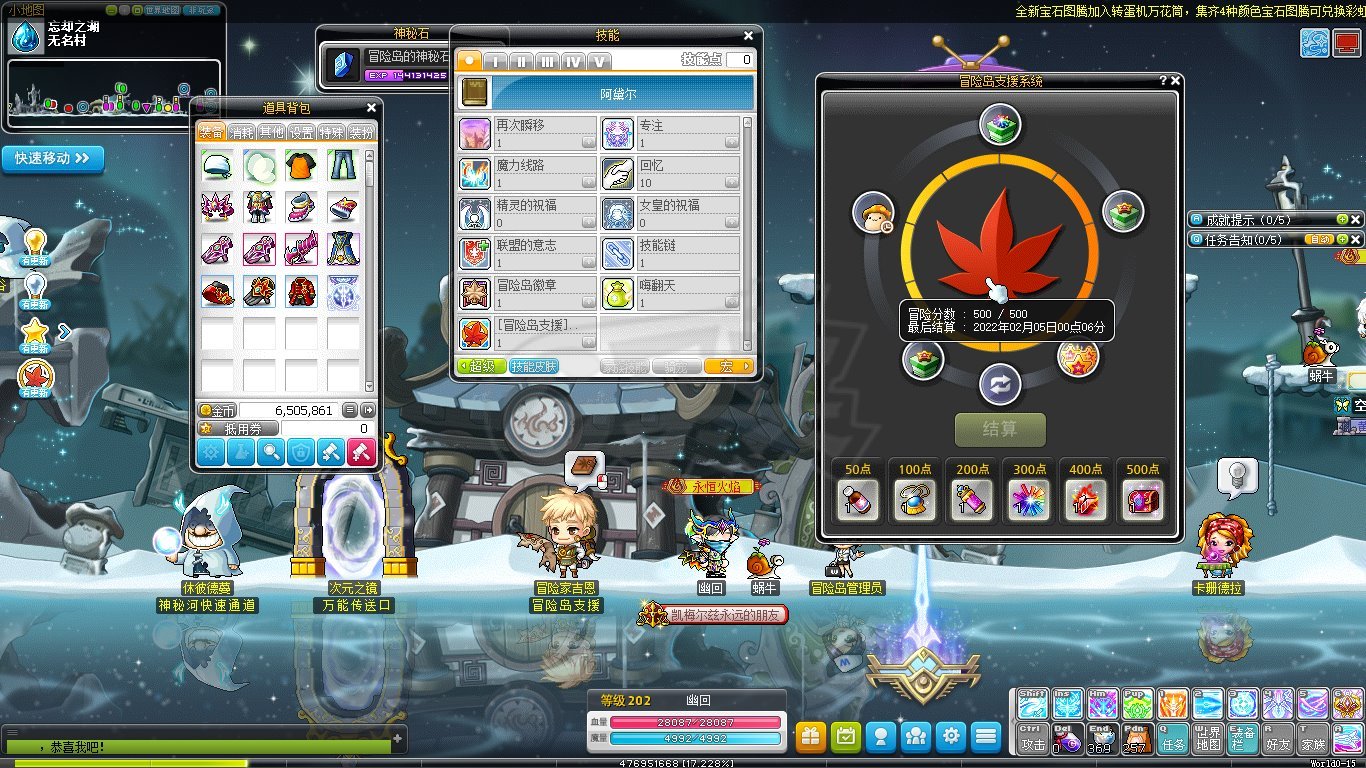Switch to the 消耗 inventory tab

[x=241, y=132]
